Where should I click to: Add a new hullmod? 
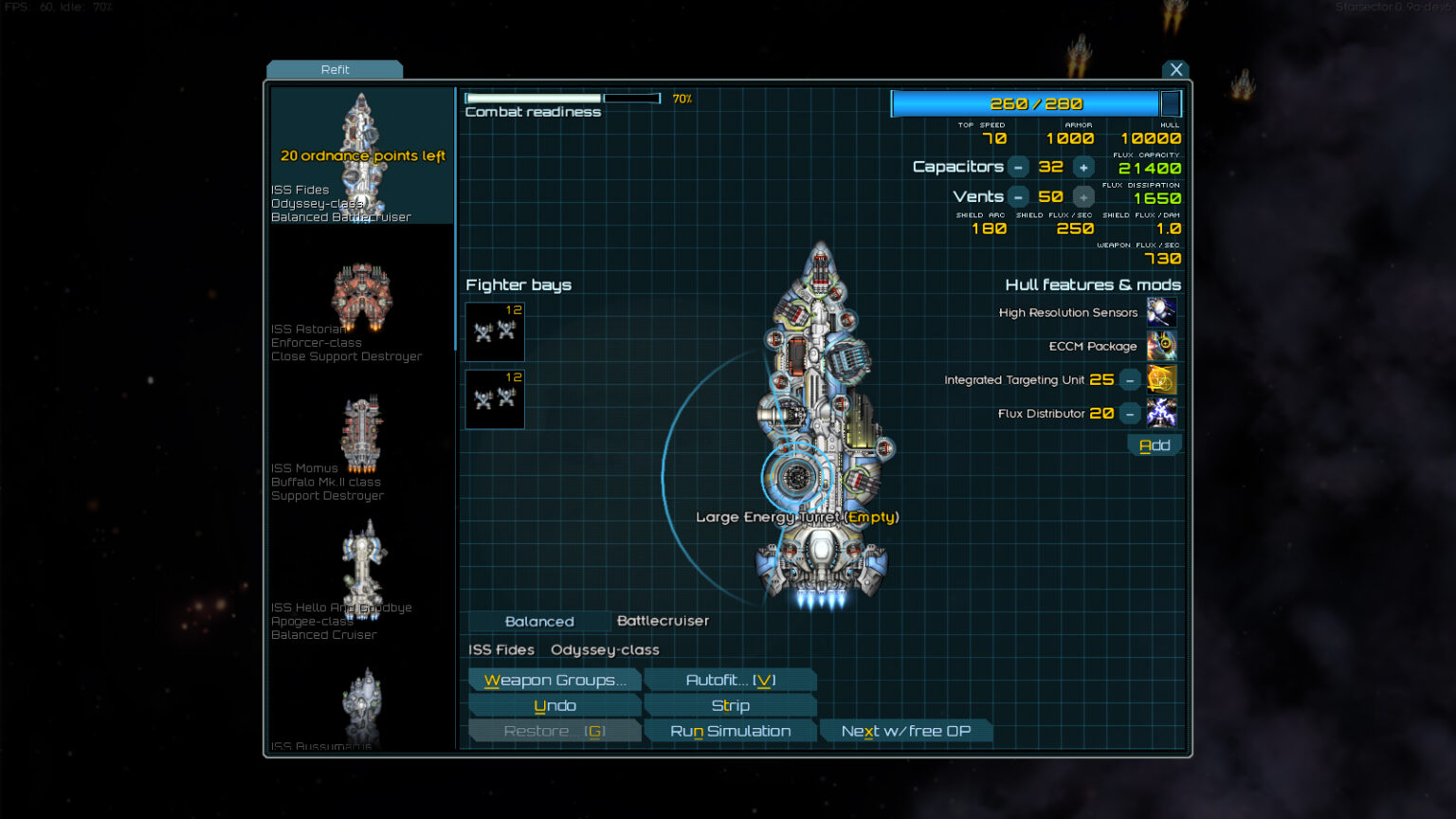[x=1155, y=444]
